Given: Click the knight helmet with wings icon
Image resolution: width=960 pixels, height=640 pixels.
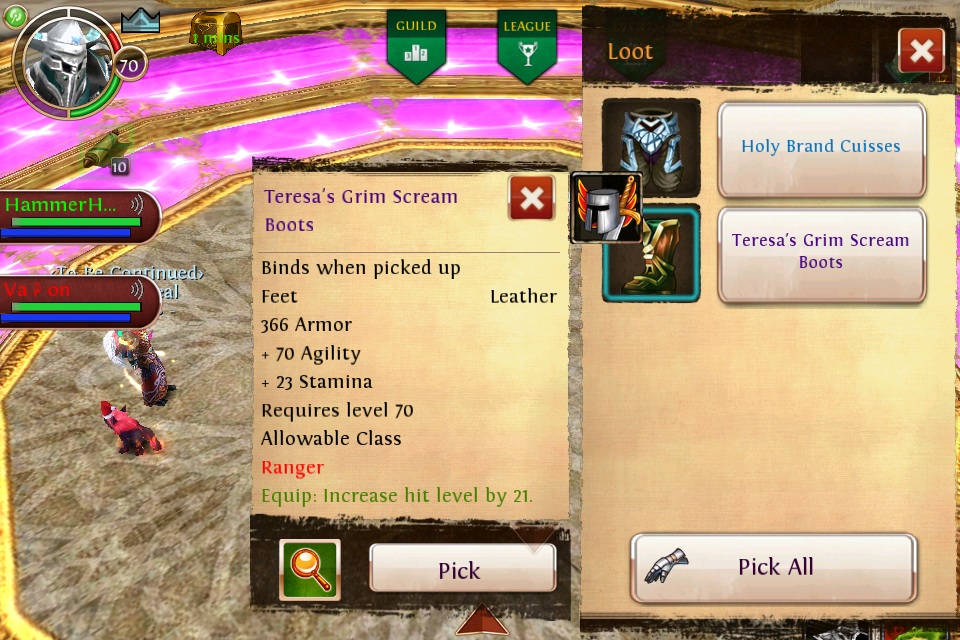Looking at the screenshot, I should coord(605,208).
